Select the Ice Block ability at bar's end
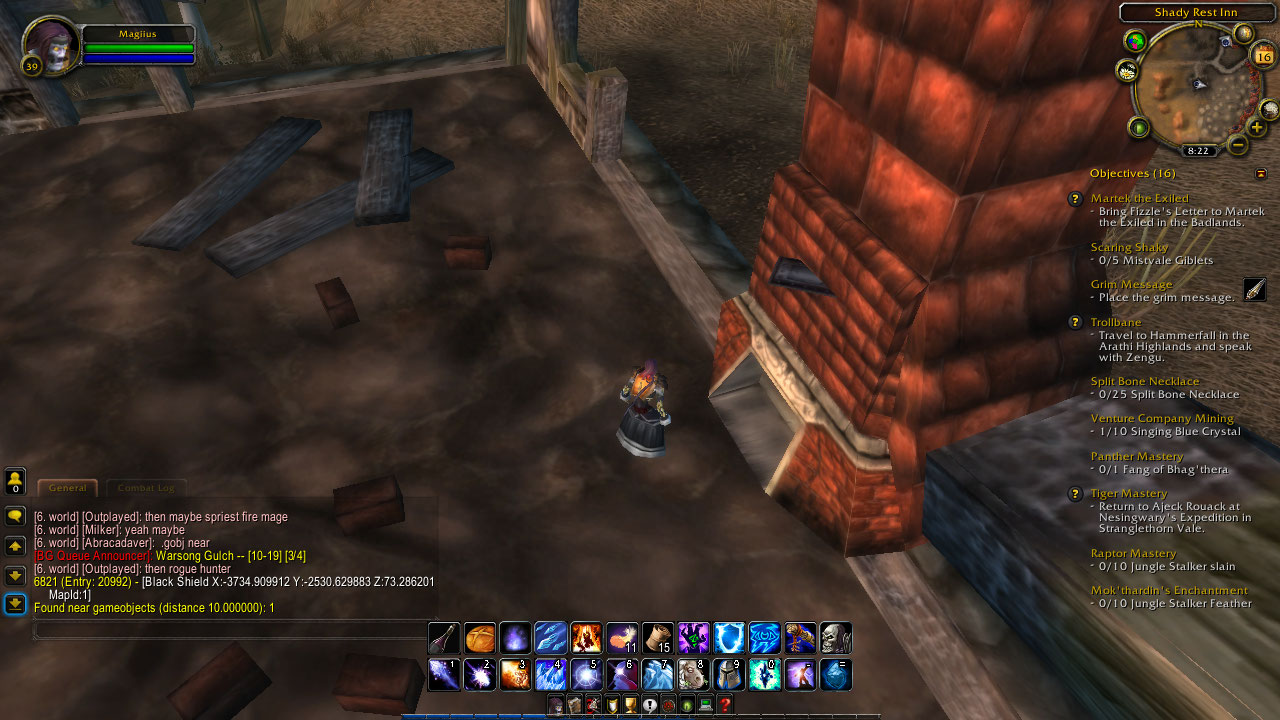Screen dimensions: 1280x720 coord(836,675)
